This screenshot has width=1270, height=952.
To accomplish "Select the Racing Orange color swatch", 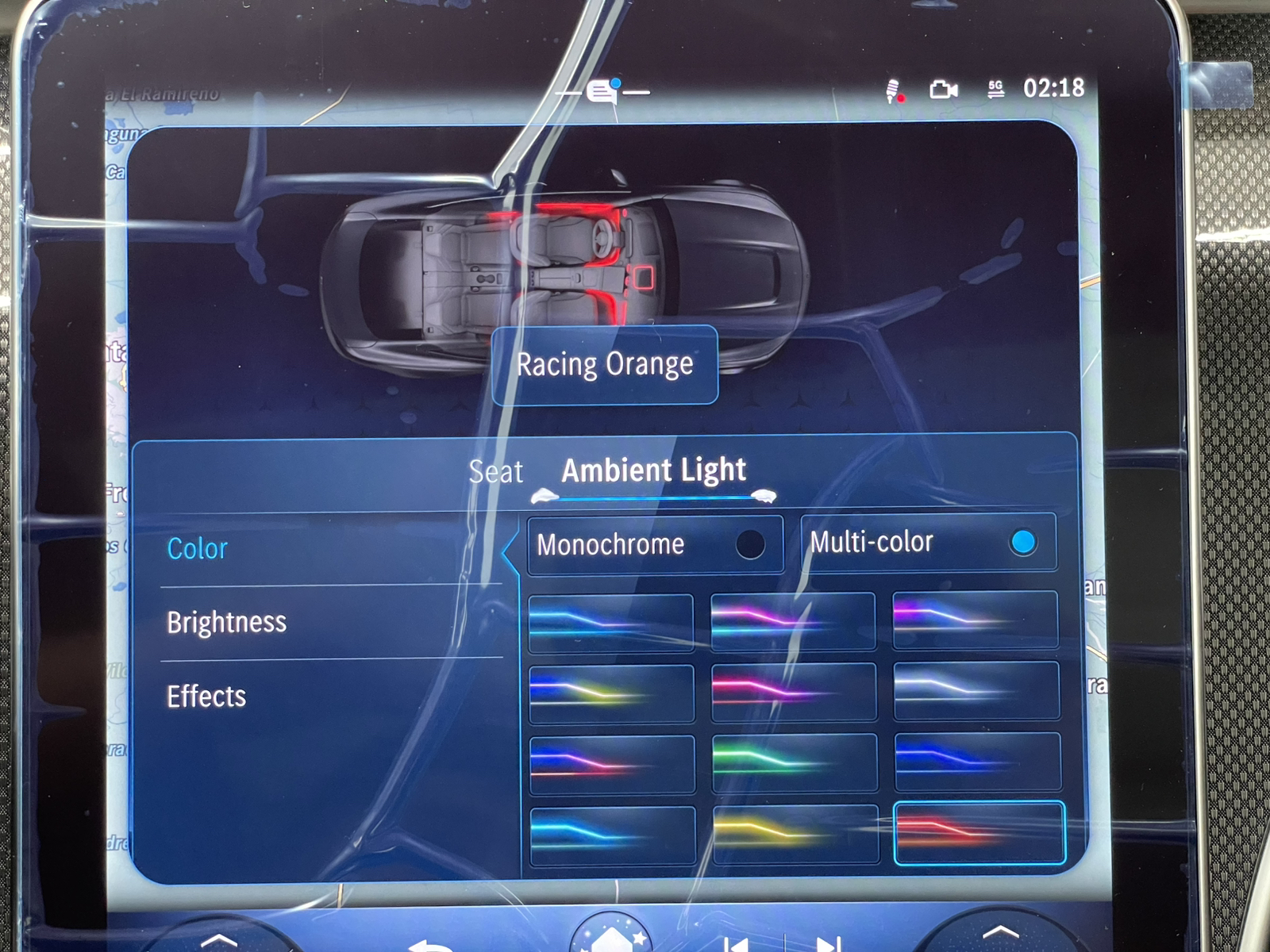I will click(979, 835).
